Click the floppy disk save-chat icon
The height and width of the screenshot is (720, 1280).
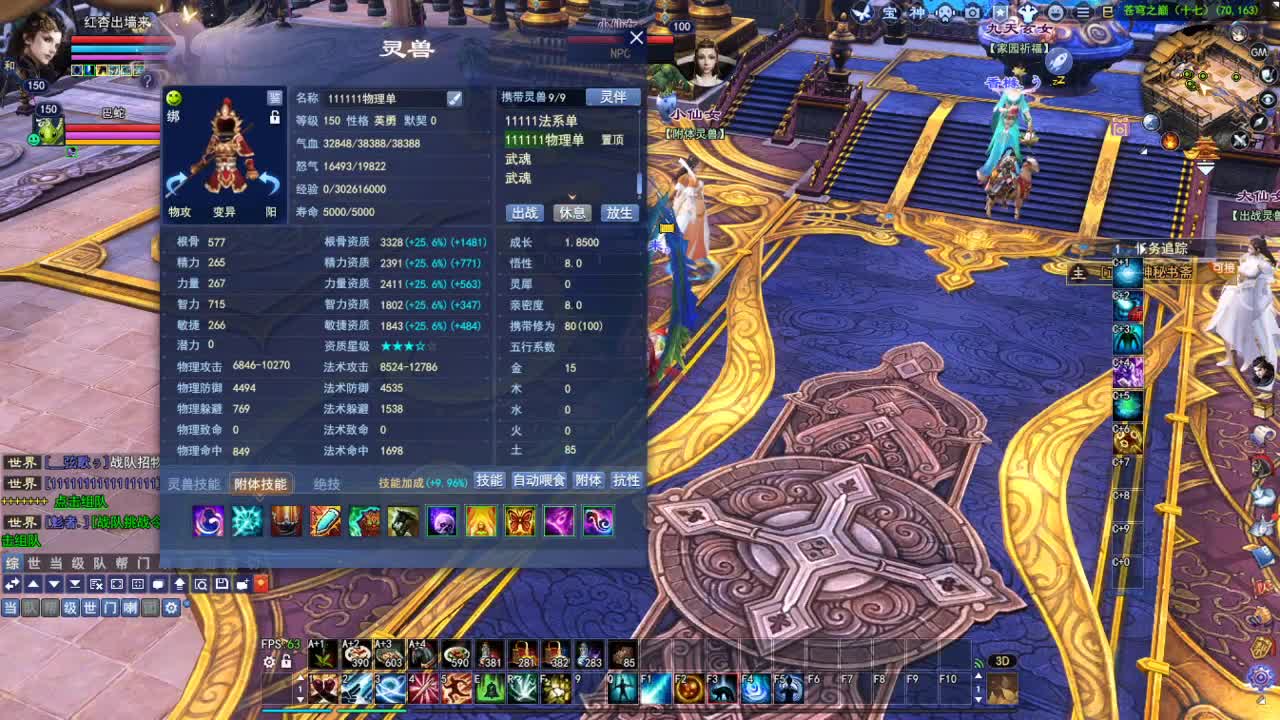pos(222,585)
